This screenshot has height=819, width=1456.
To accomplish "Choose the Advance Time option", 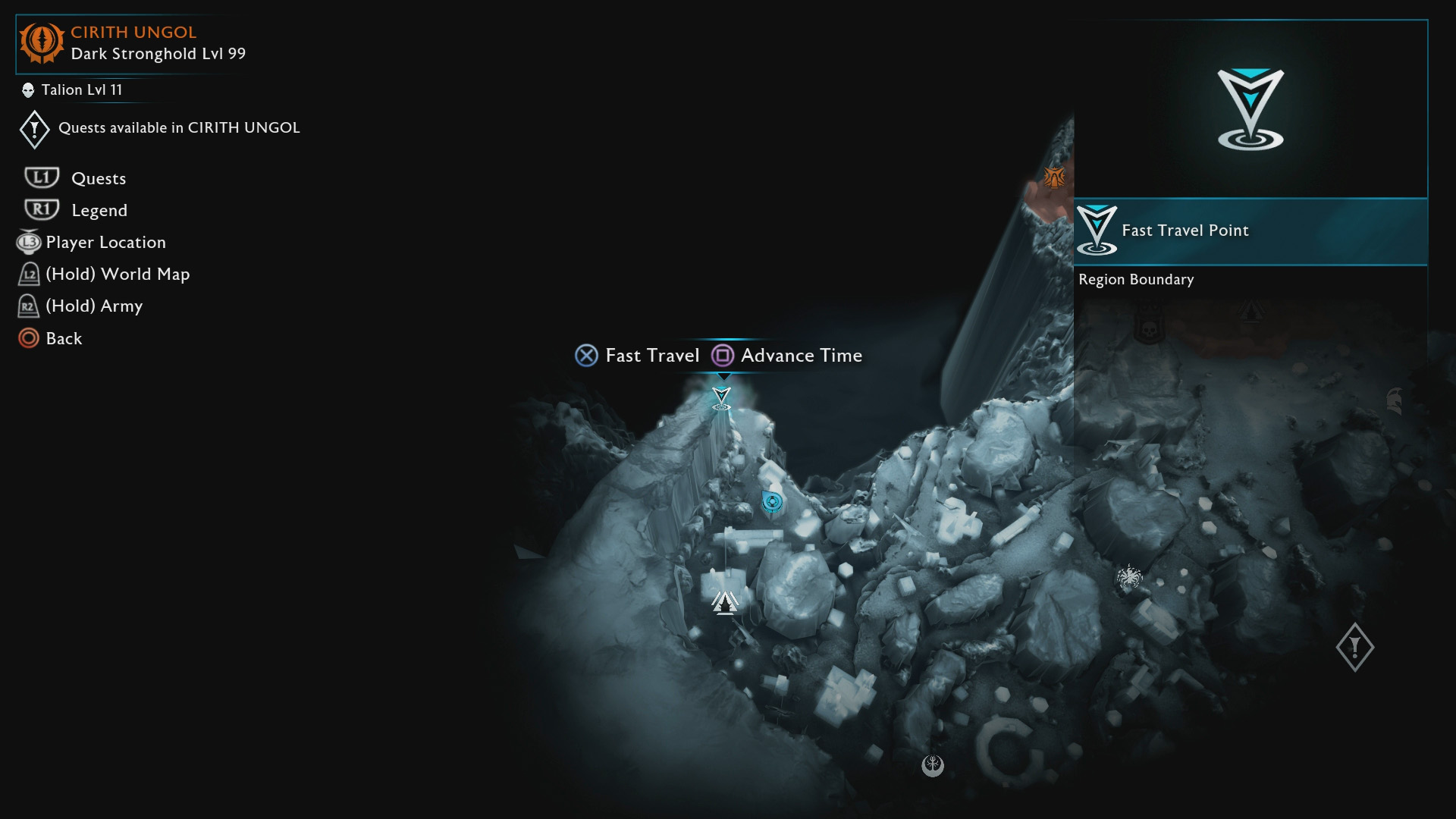I will (787, 356).
